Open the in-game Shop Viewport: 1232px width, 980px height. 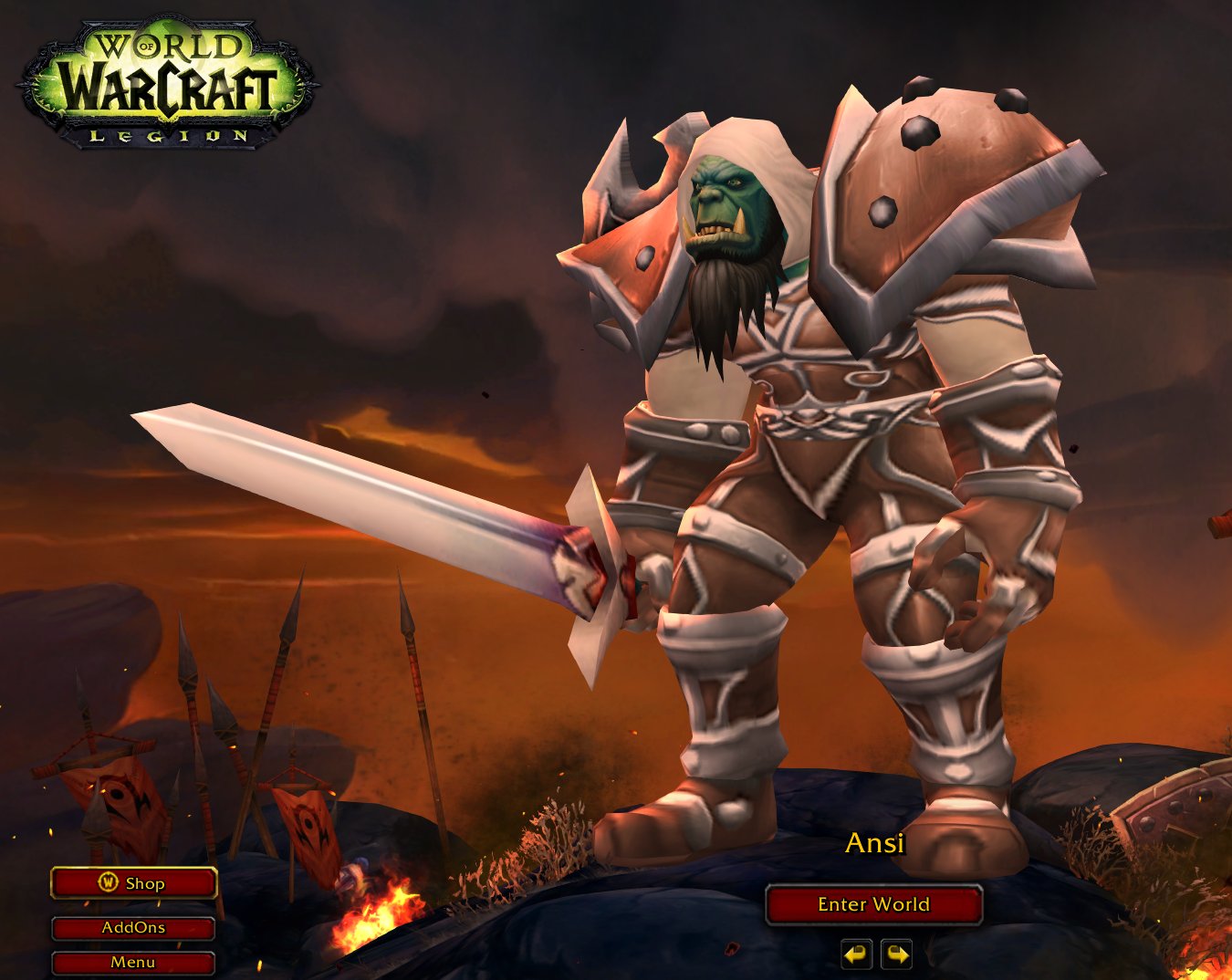pyautogui.click(x=133, y=883)
